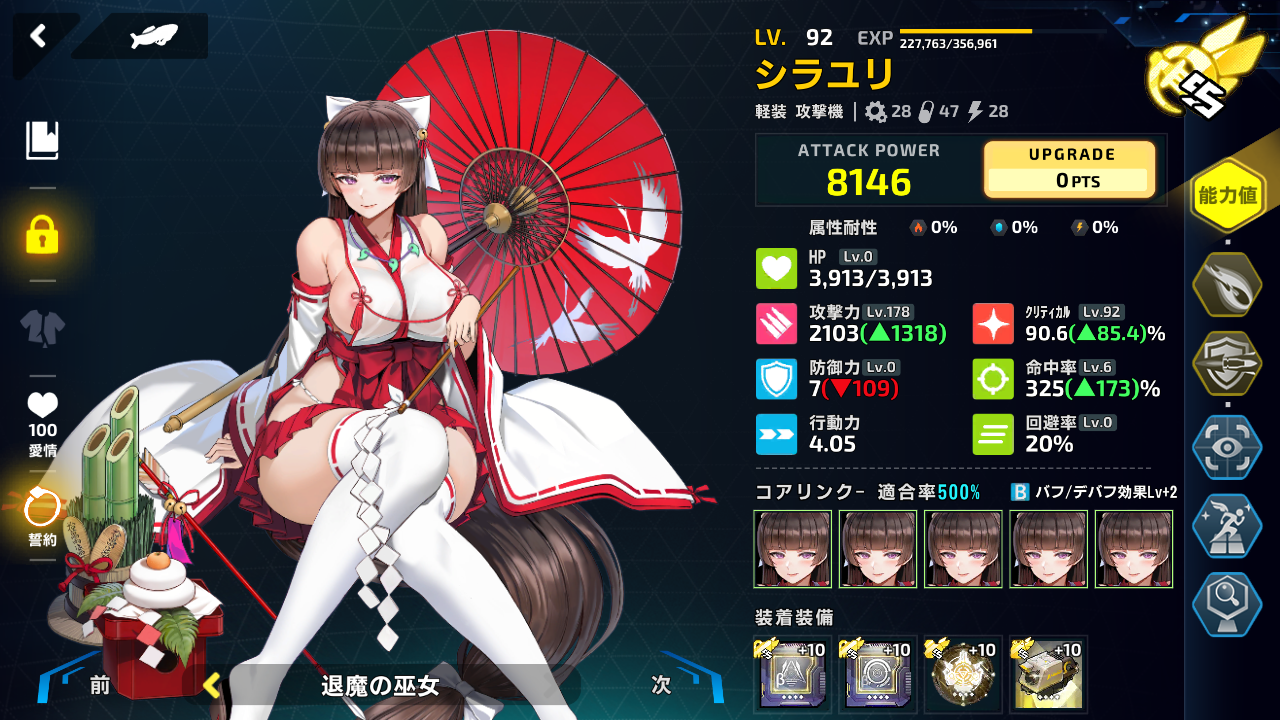This screenshot has height=720, width=1280.
Task: Select the gold round equipment slot
Action: pyautogui.click(x=963, y=674)
